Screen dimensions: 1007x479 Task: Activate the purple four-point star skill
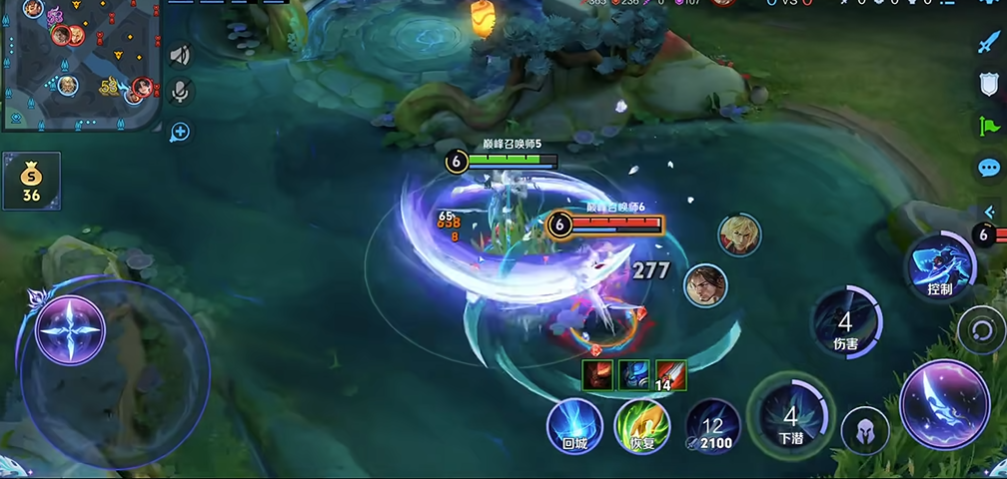point(70,330)
